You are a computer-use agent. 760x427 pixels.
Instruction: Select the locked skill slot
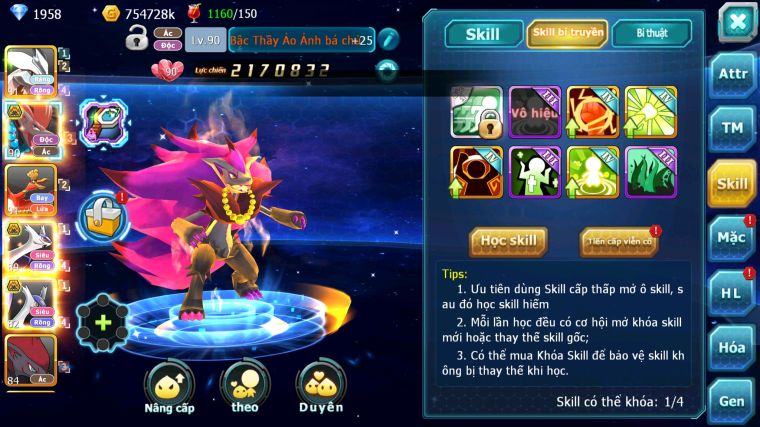click(476, 112)
